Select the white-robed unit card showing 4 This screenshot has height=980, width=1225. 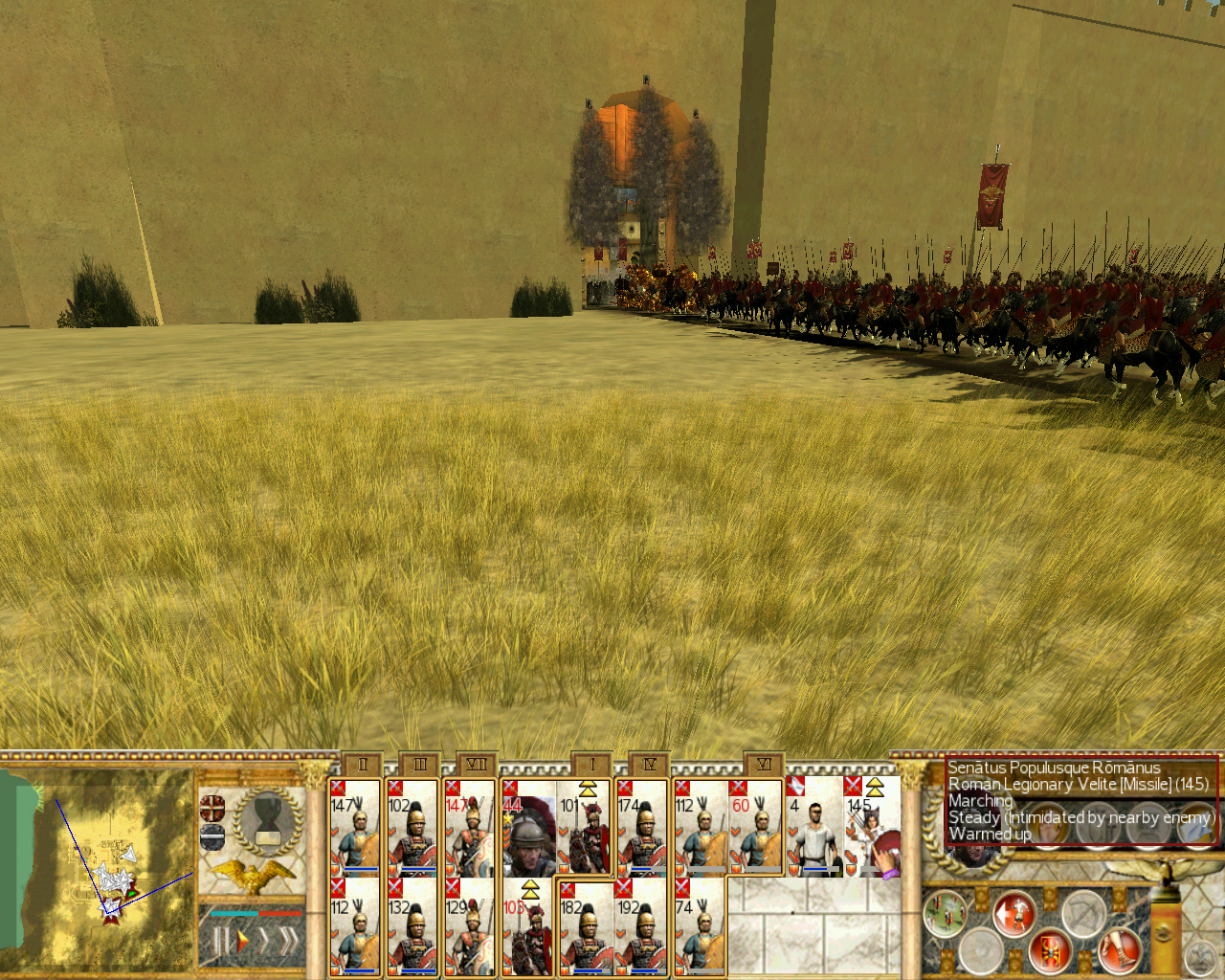pos(813,828)
